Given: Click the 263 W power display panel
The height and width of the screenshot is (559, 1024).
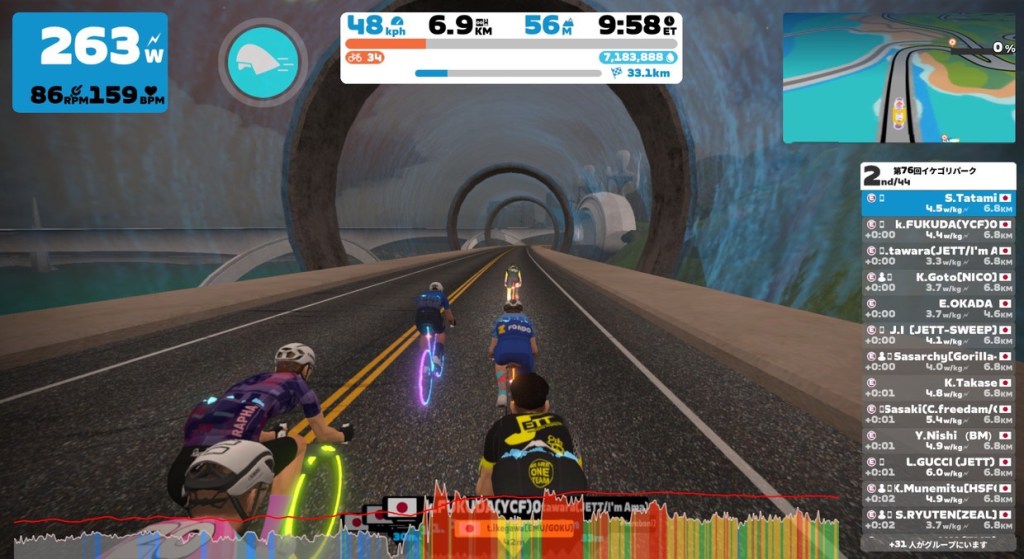Looking at the screenshot, I should pyautogui.click(x=90, y=63).
